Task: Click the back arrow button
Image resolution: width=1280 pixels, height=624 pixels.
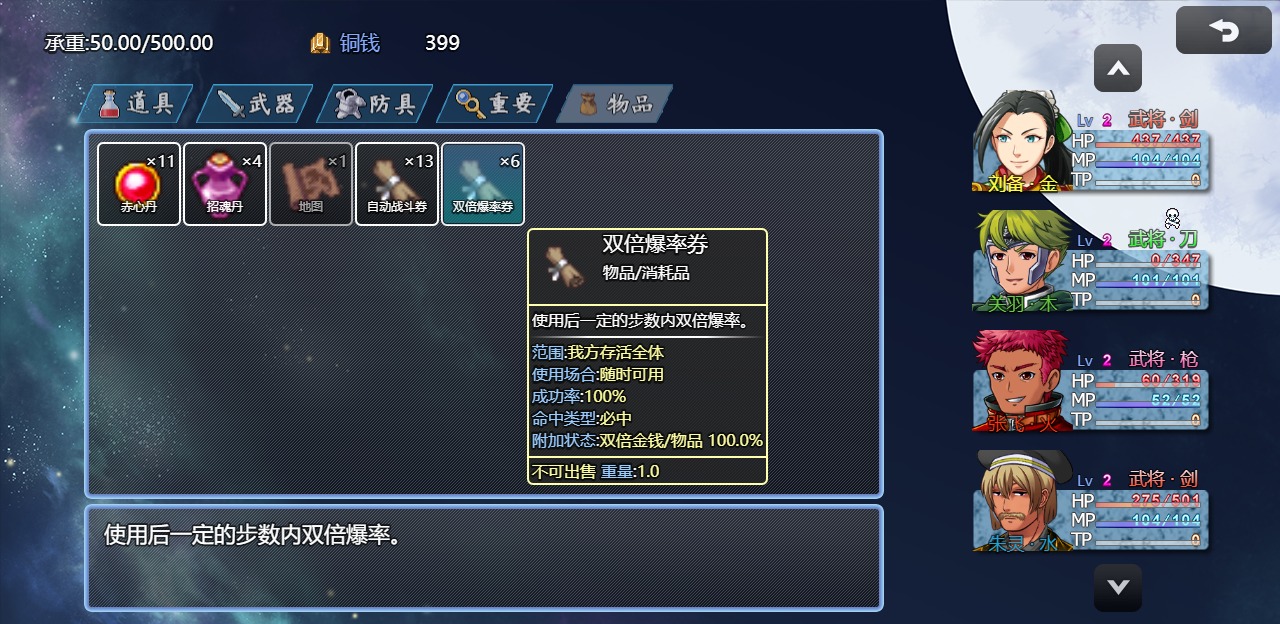Action: coord(1223,30)
